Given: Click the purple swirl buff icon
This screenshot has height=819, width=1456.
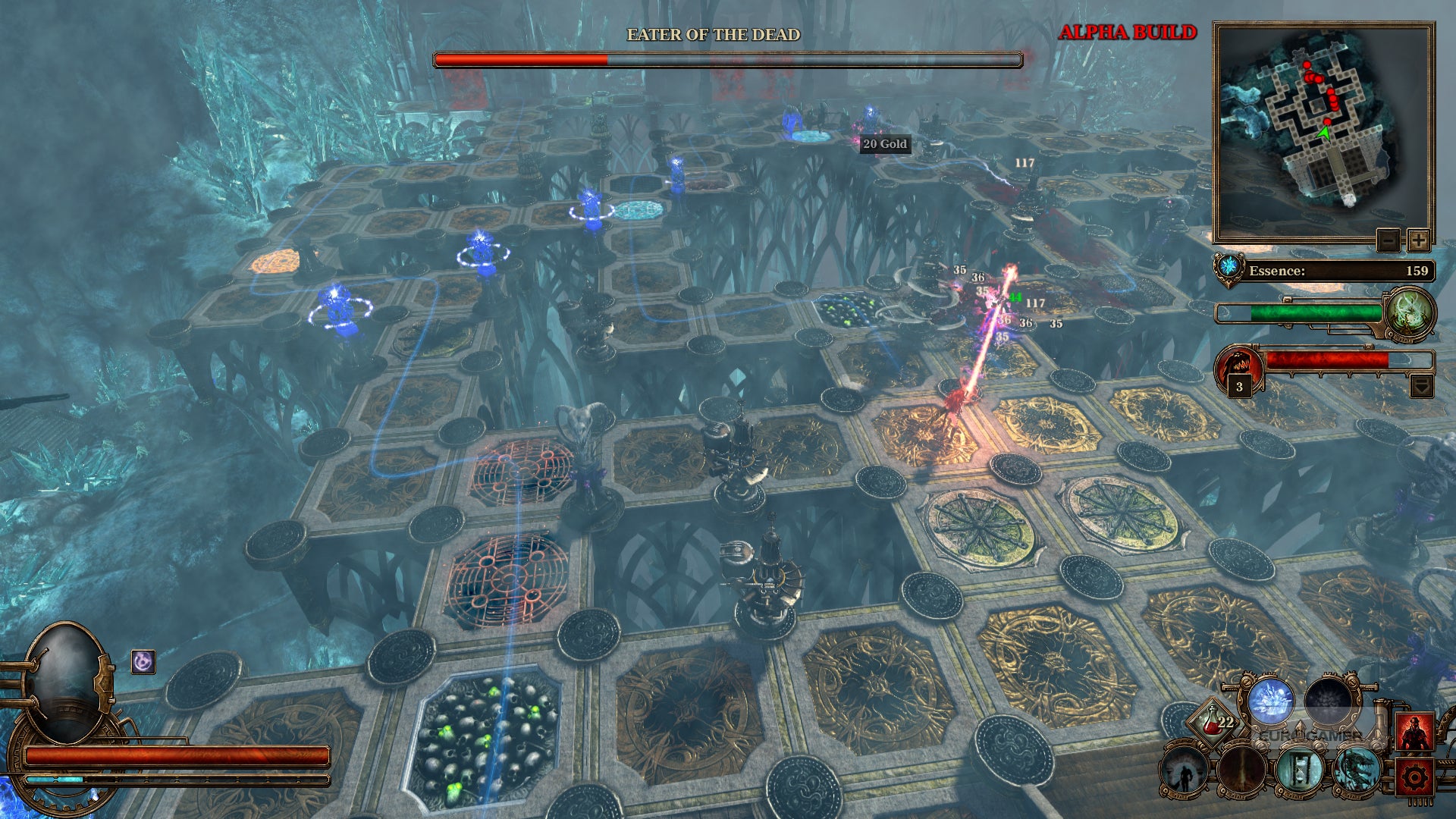Looking at the screenshot, I should click(x=143, y=662).
